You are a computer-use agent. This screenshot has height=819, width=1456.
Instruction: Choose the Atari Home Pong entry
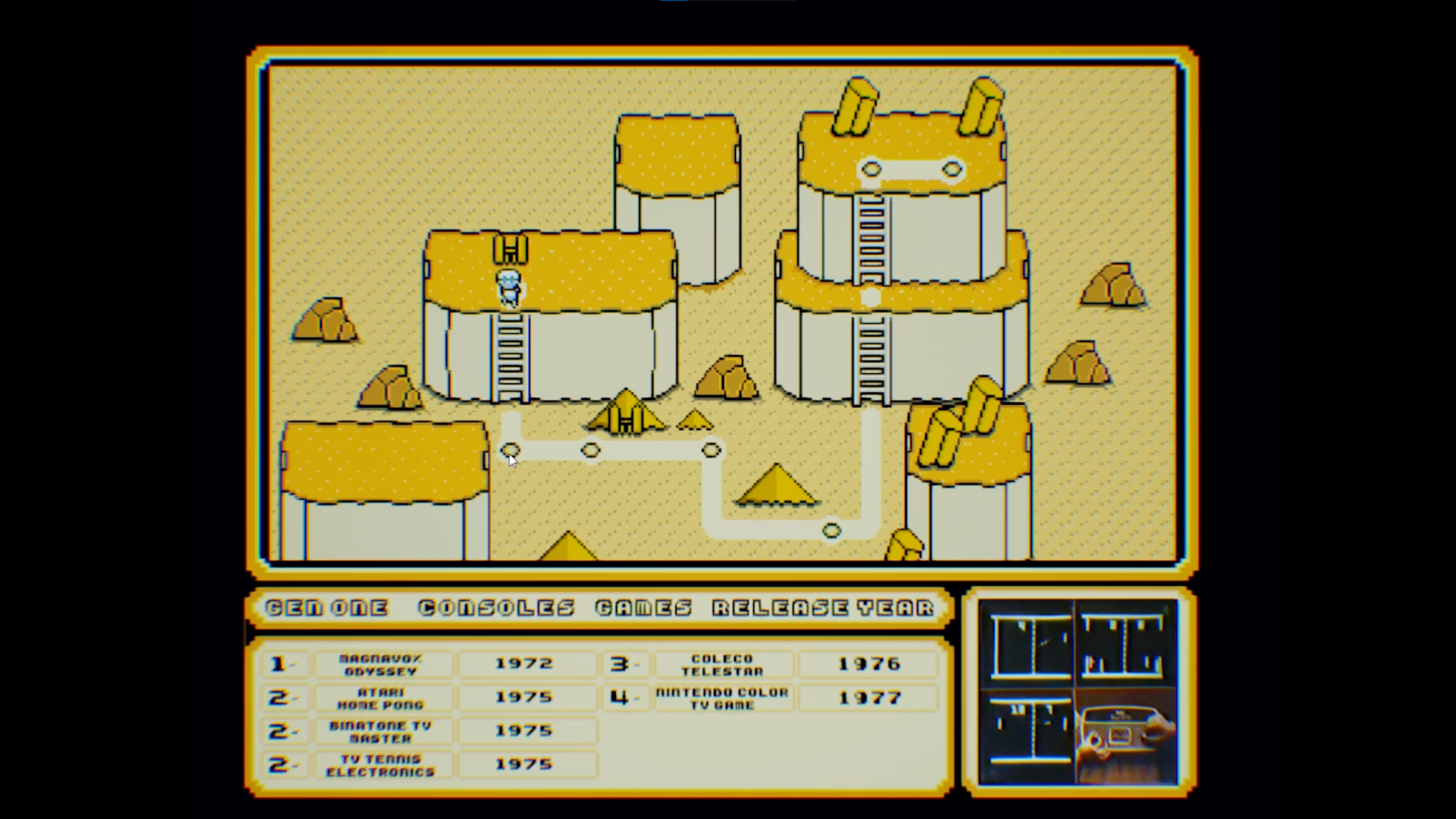point(381,698)
